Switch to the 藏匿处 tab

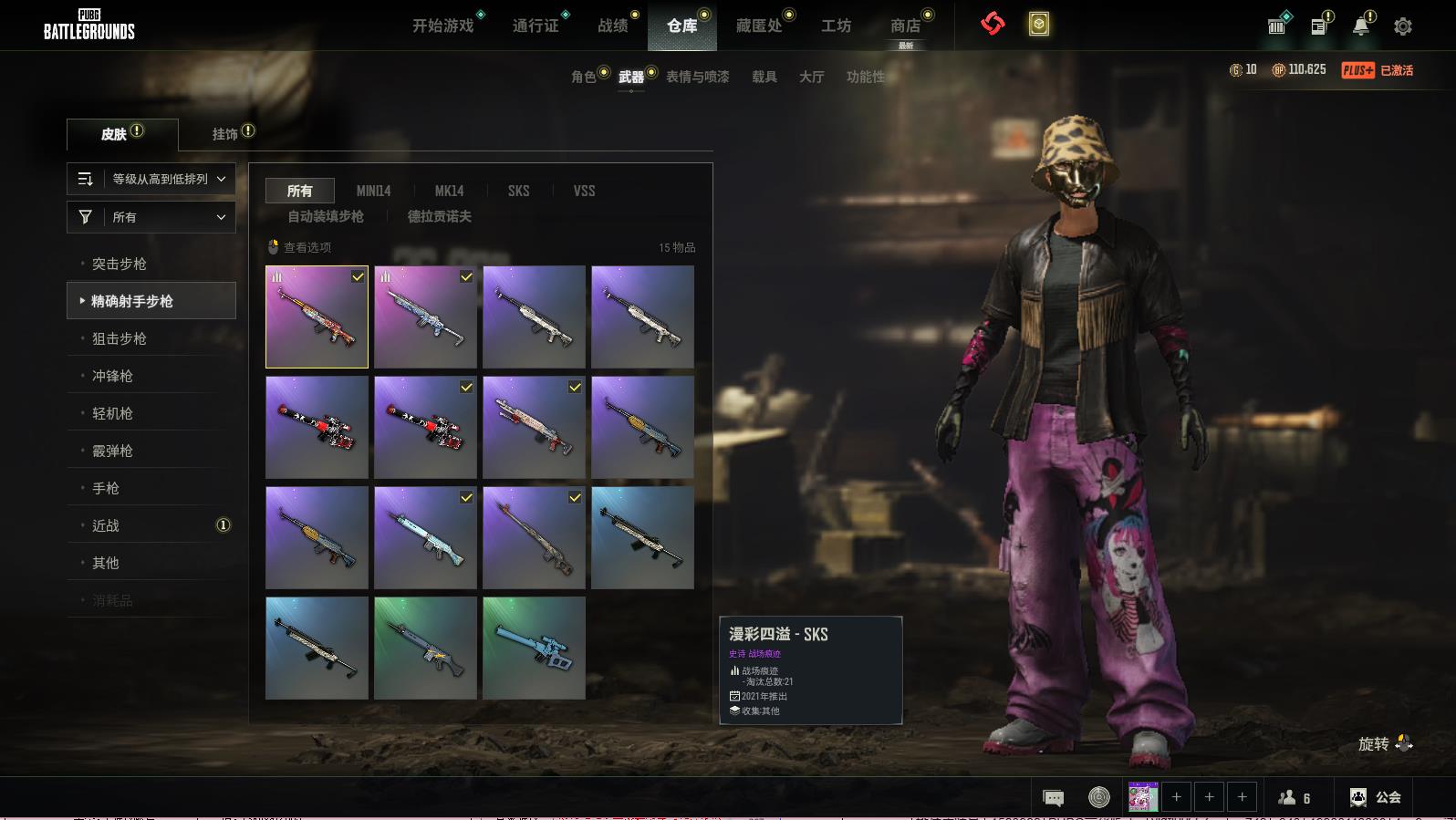(x=759, y=26)
